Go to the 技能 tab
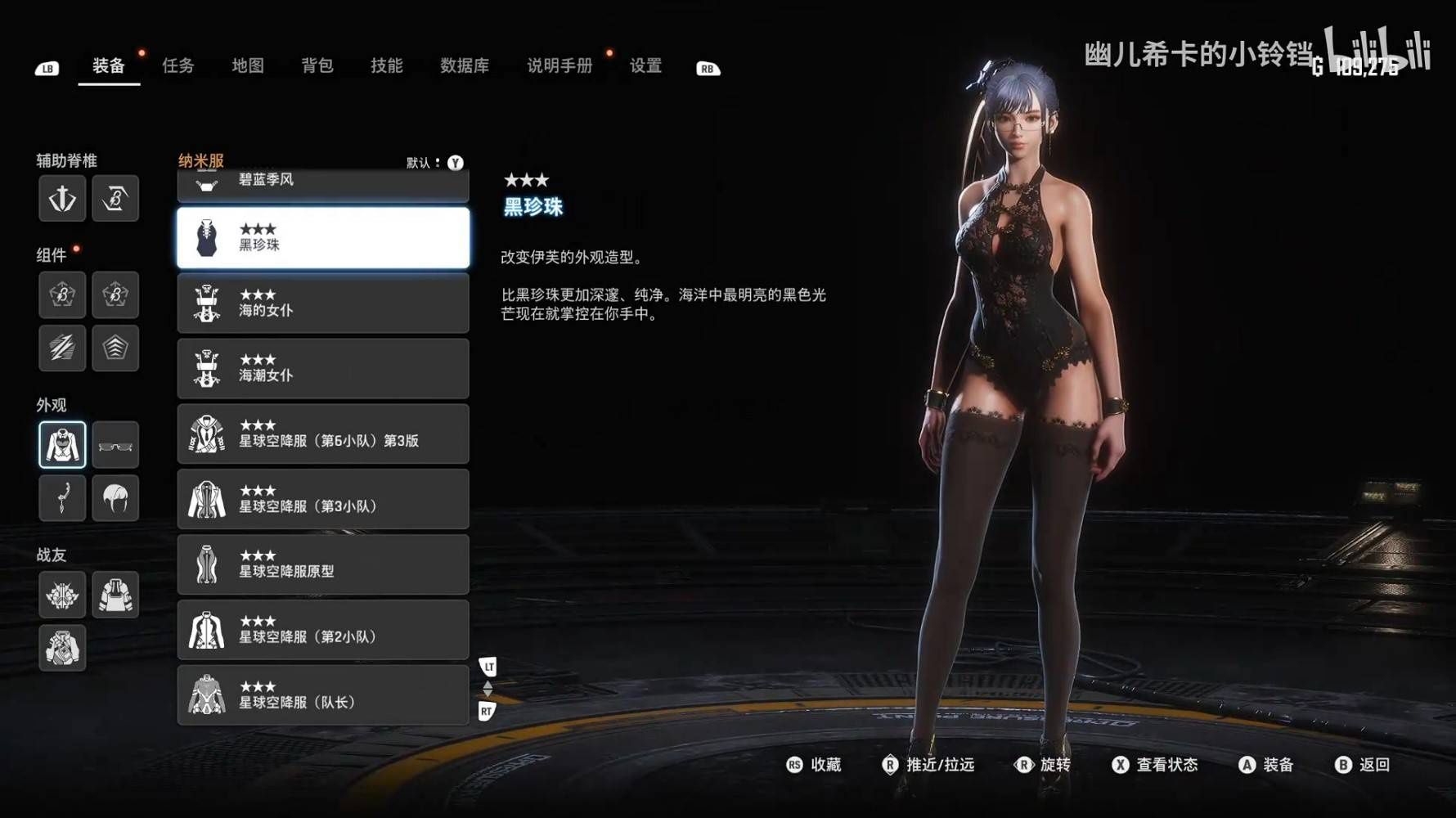 386,66
